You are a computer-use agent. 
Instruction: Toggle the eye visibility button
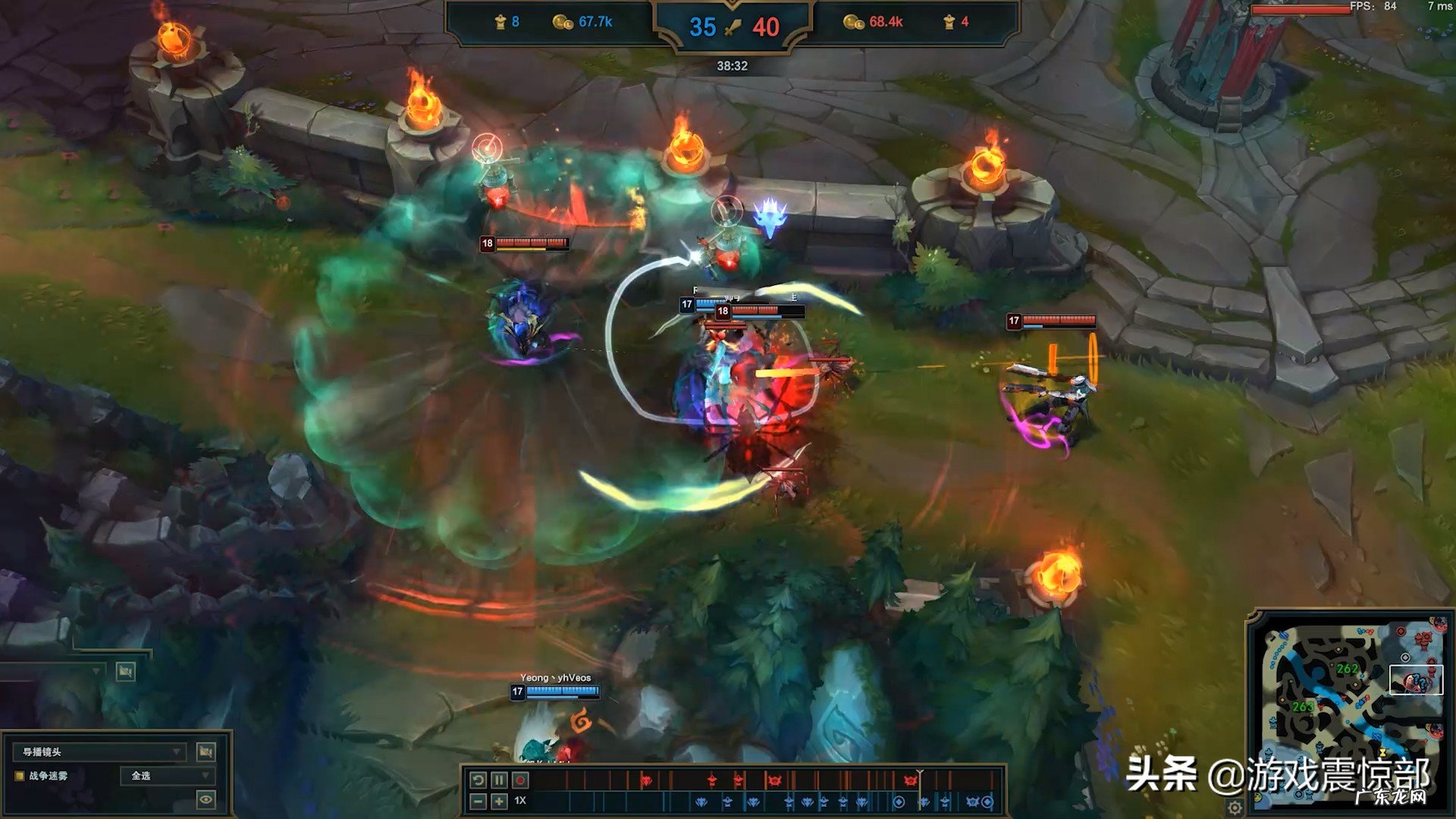[x=206, y=799]
